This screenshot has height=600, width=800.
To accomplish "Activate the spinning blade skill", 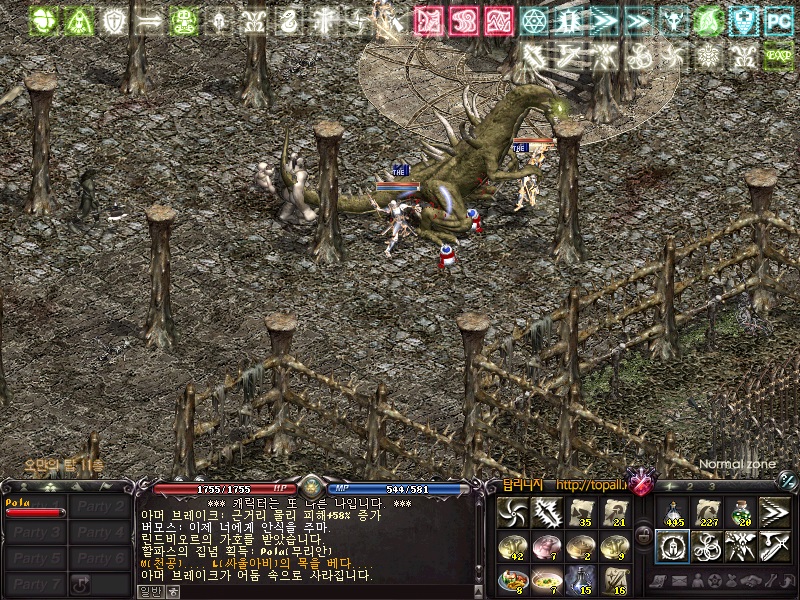I will point(512,513).
